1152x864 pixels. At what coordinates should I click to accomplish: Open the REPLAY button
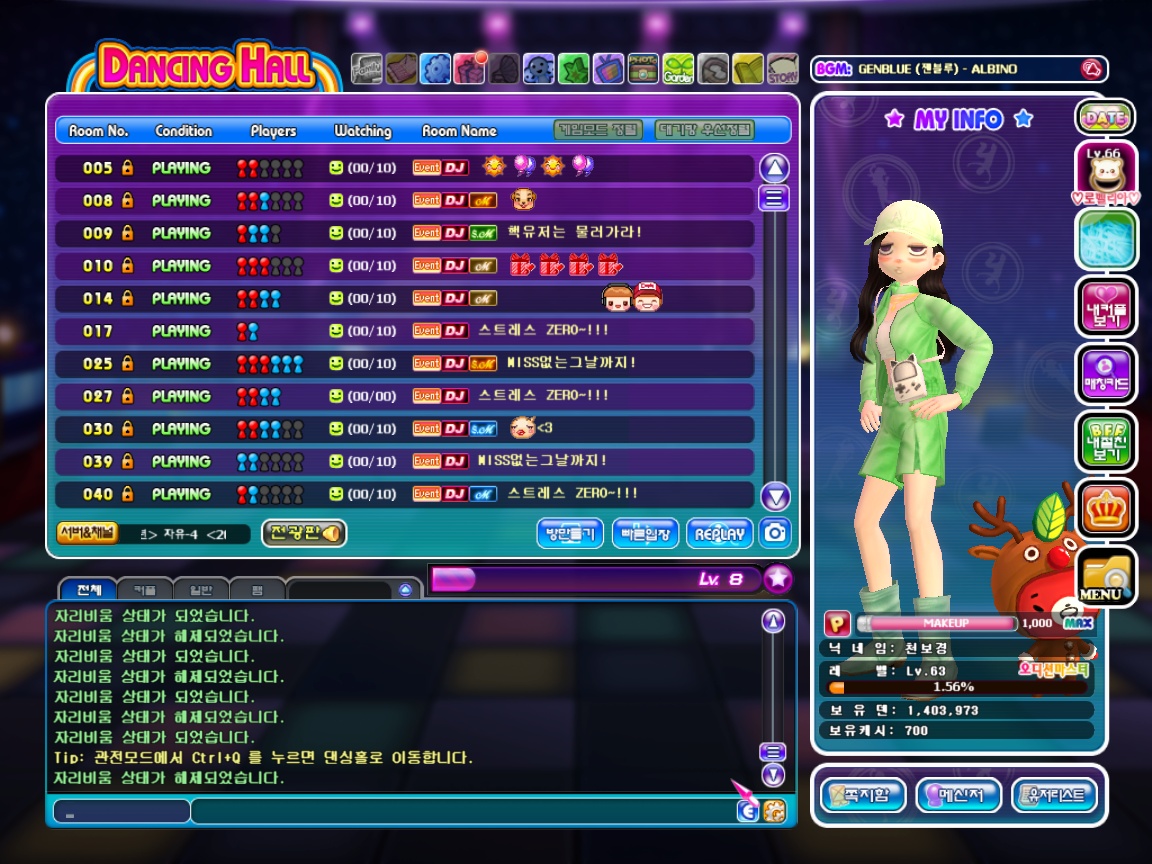[720, 534]
